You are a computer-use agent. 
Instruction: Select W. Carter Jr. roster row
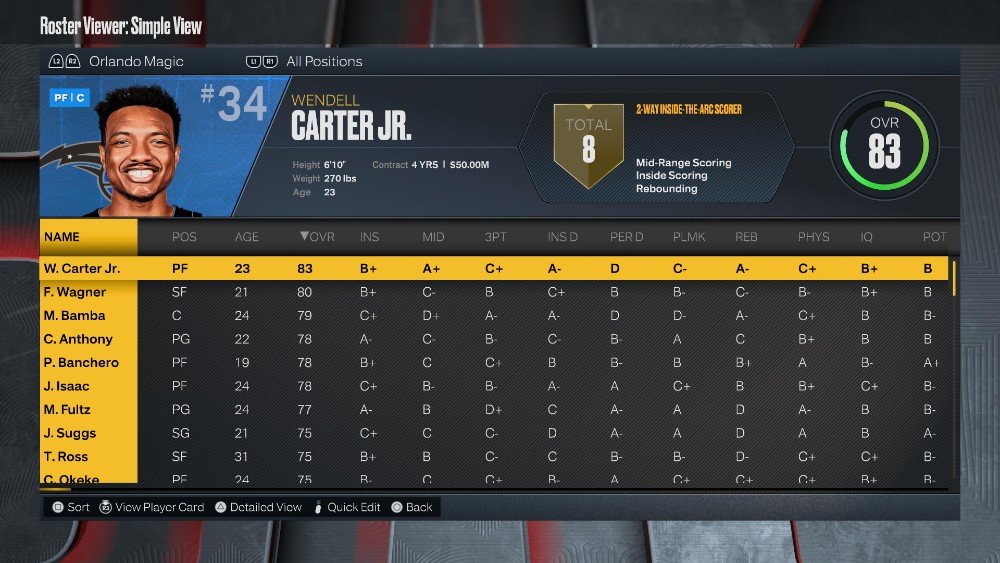point(82,268)
